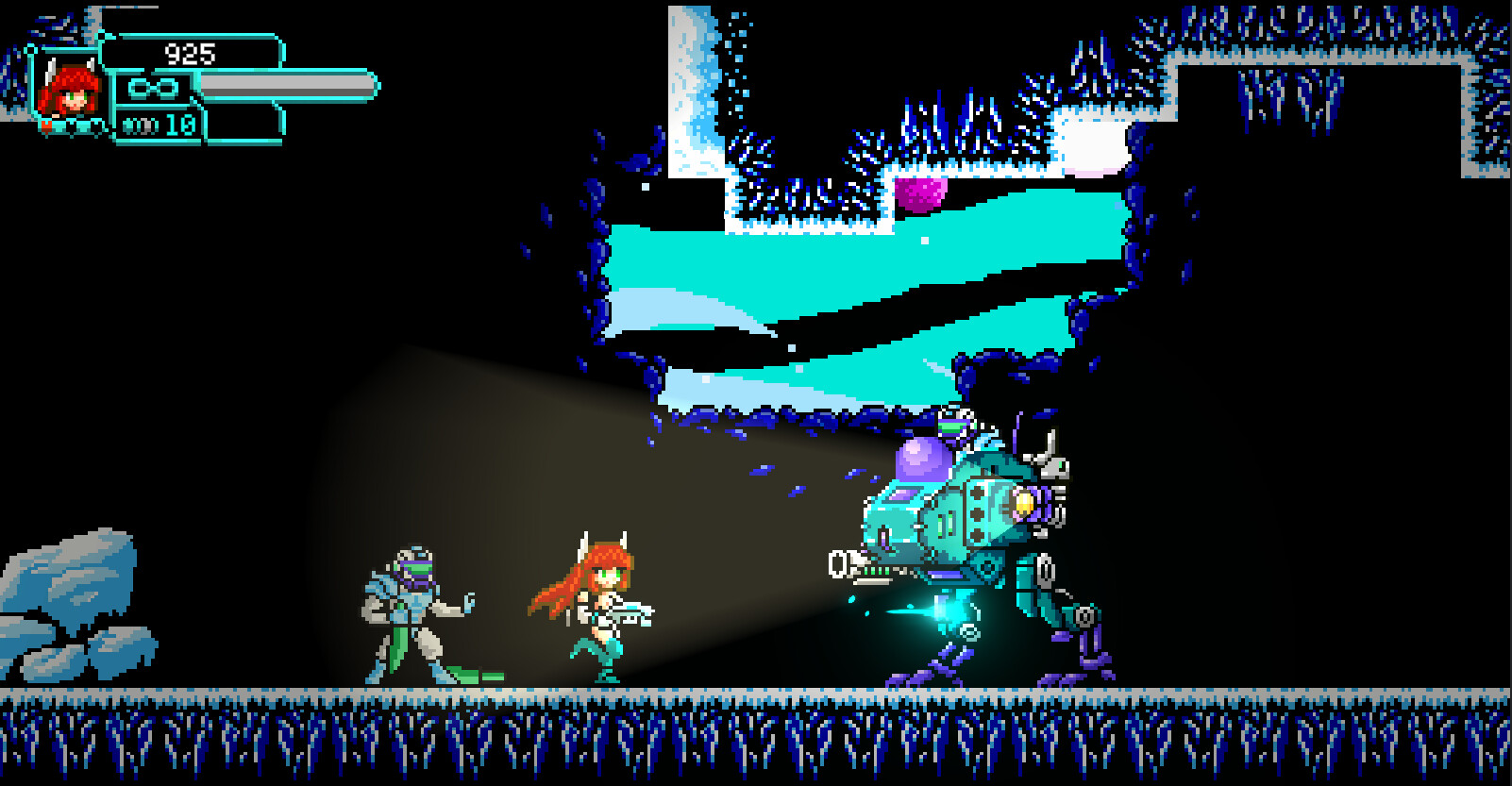Image resolution: width=1512 pixels, height=786 pixels.
Task: Click the bullet icon beside the ammo count
Action: pyautogui.click(x=139, y=125)
